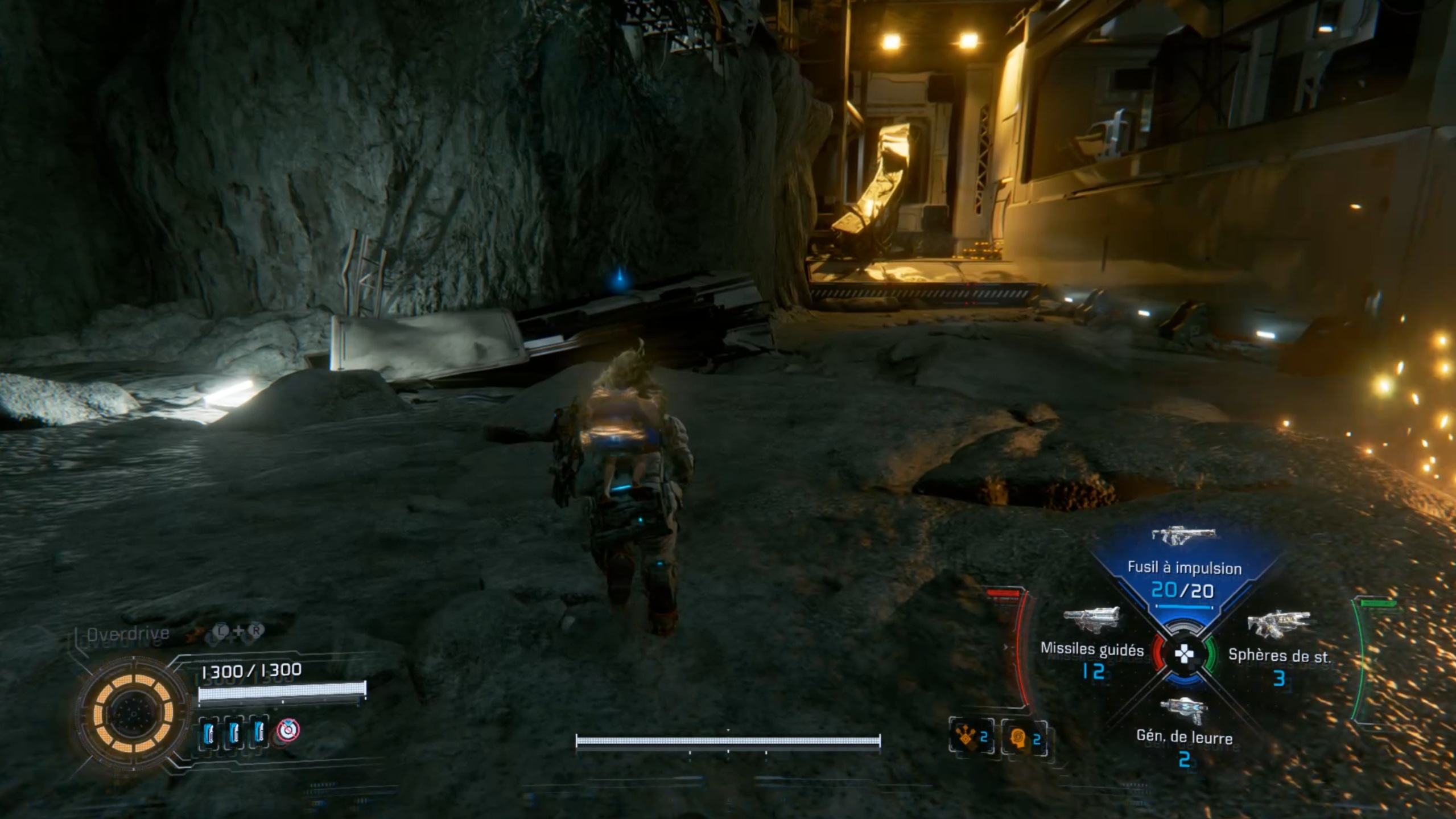Use the orange drone network item slot

click(x=971, y=738)
